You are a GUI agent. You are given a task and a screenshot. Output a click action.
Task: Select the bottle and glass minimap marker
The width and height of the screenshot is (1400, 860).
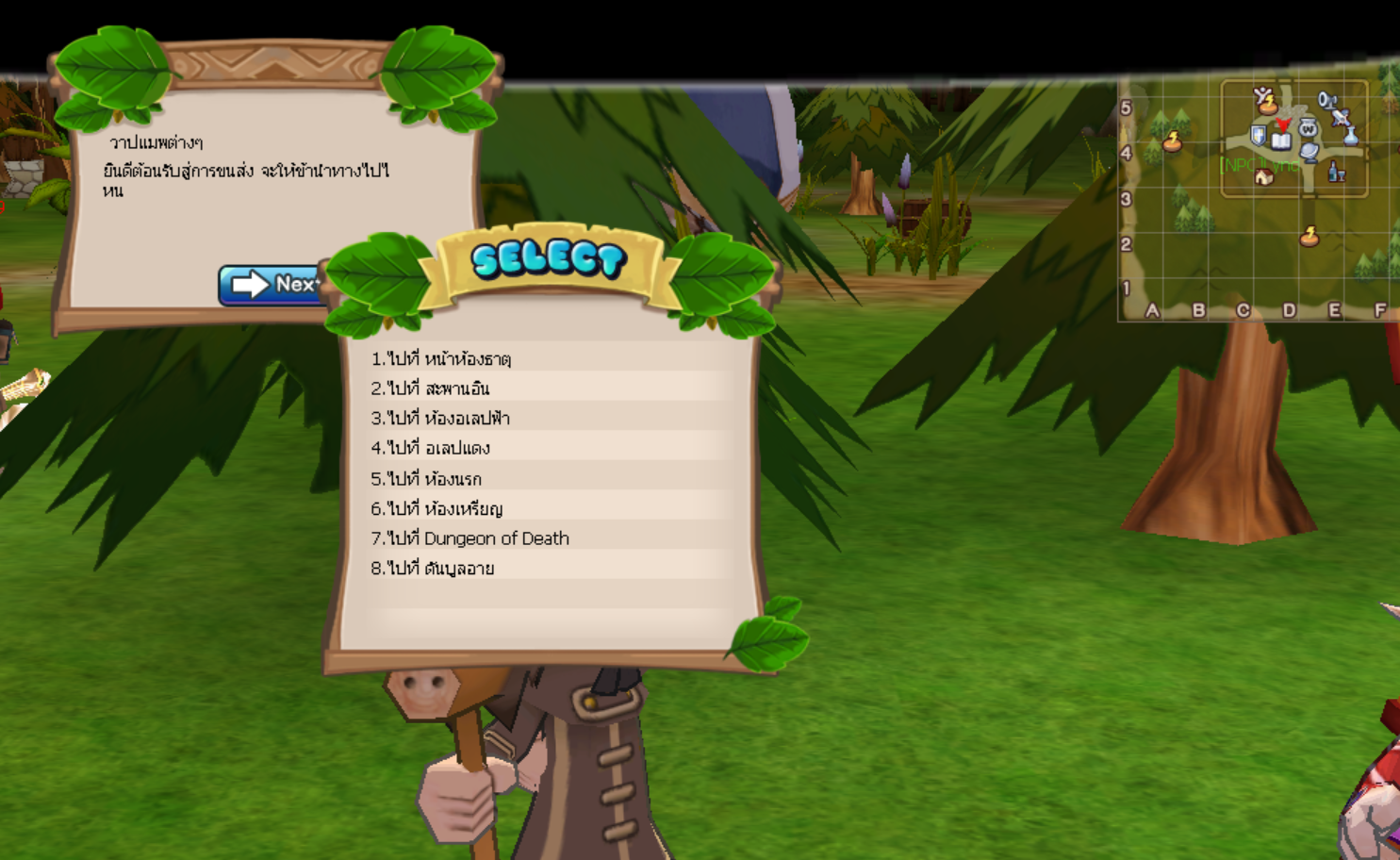coord(1336,172)
